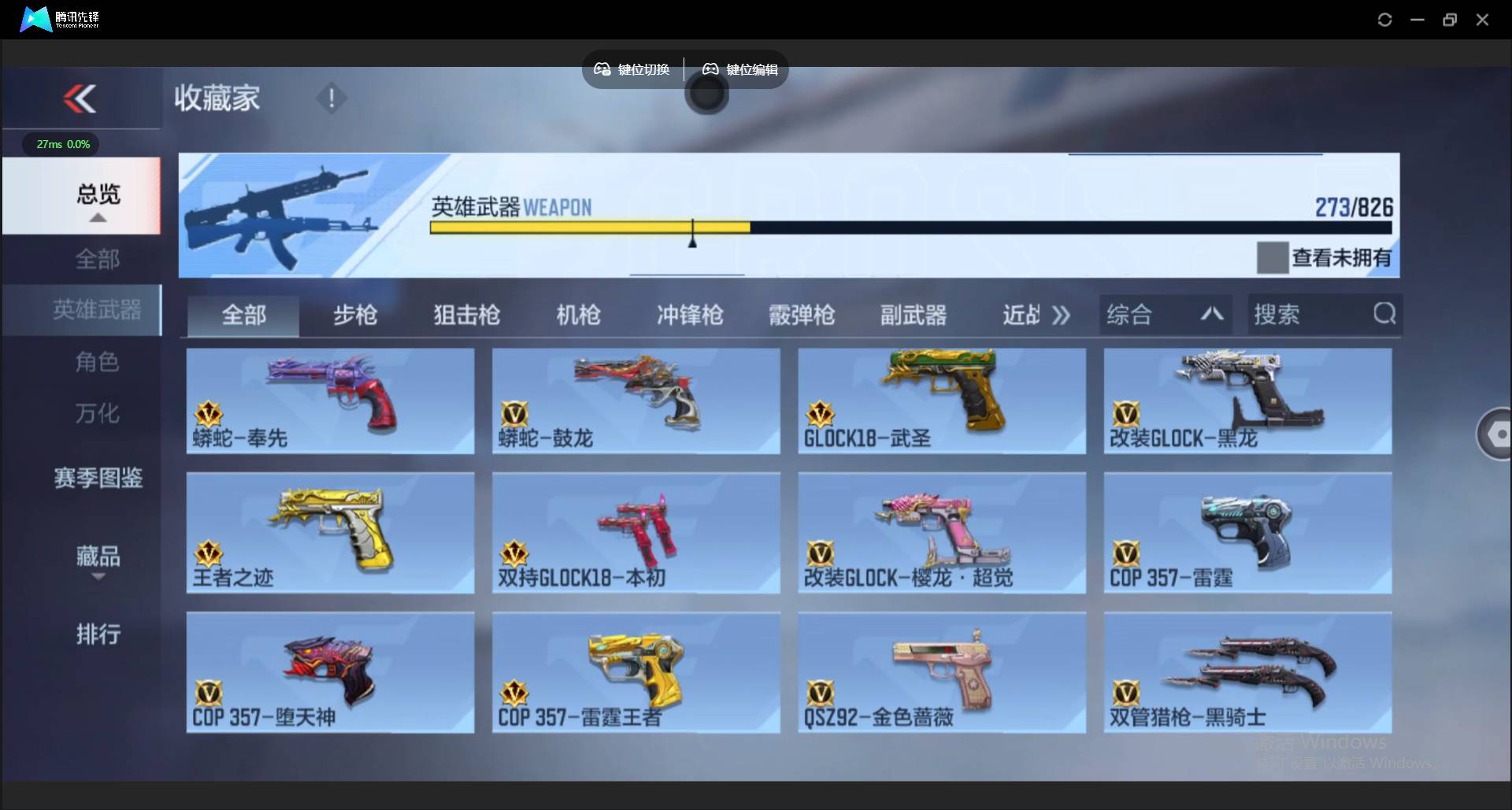The width and height of the screenshot is (1512, 810).
Task: Toggle the V medal on COP 357-雷霆
Action: tap(1125, 554)
